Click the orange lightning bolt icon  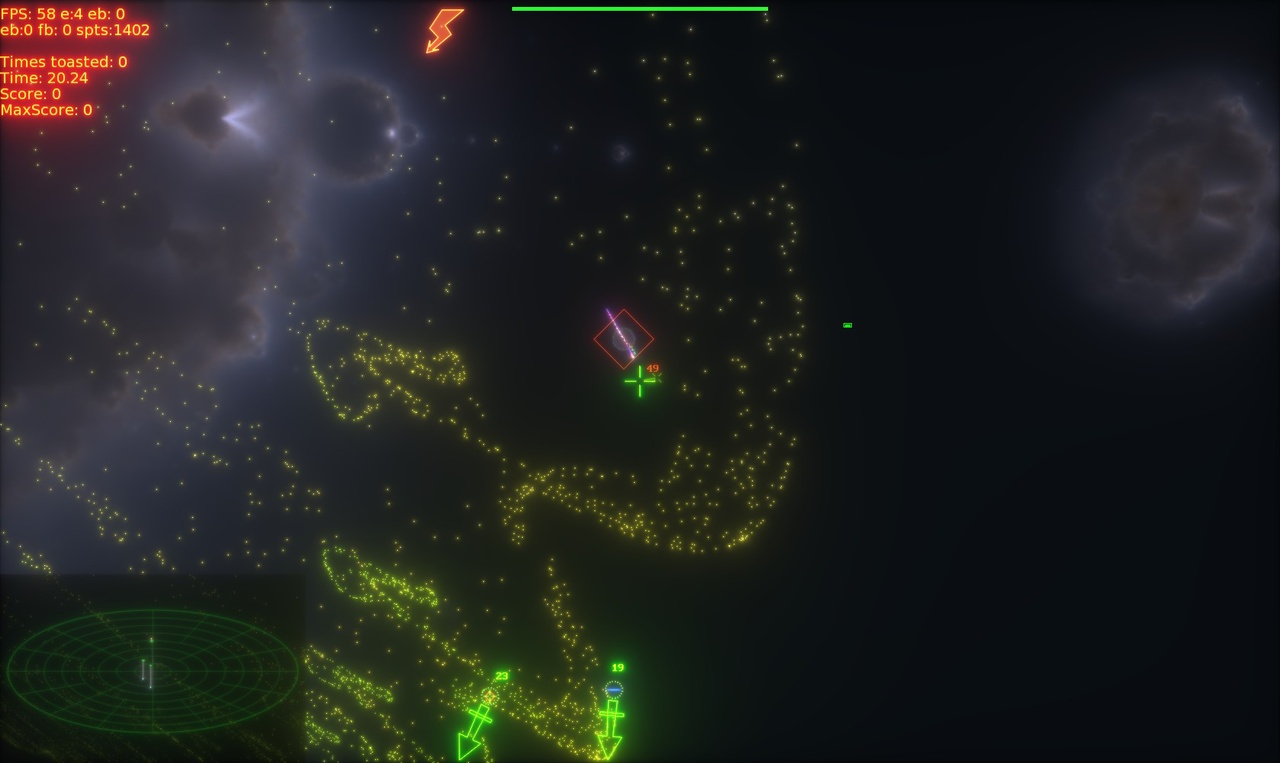[443, 30]
